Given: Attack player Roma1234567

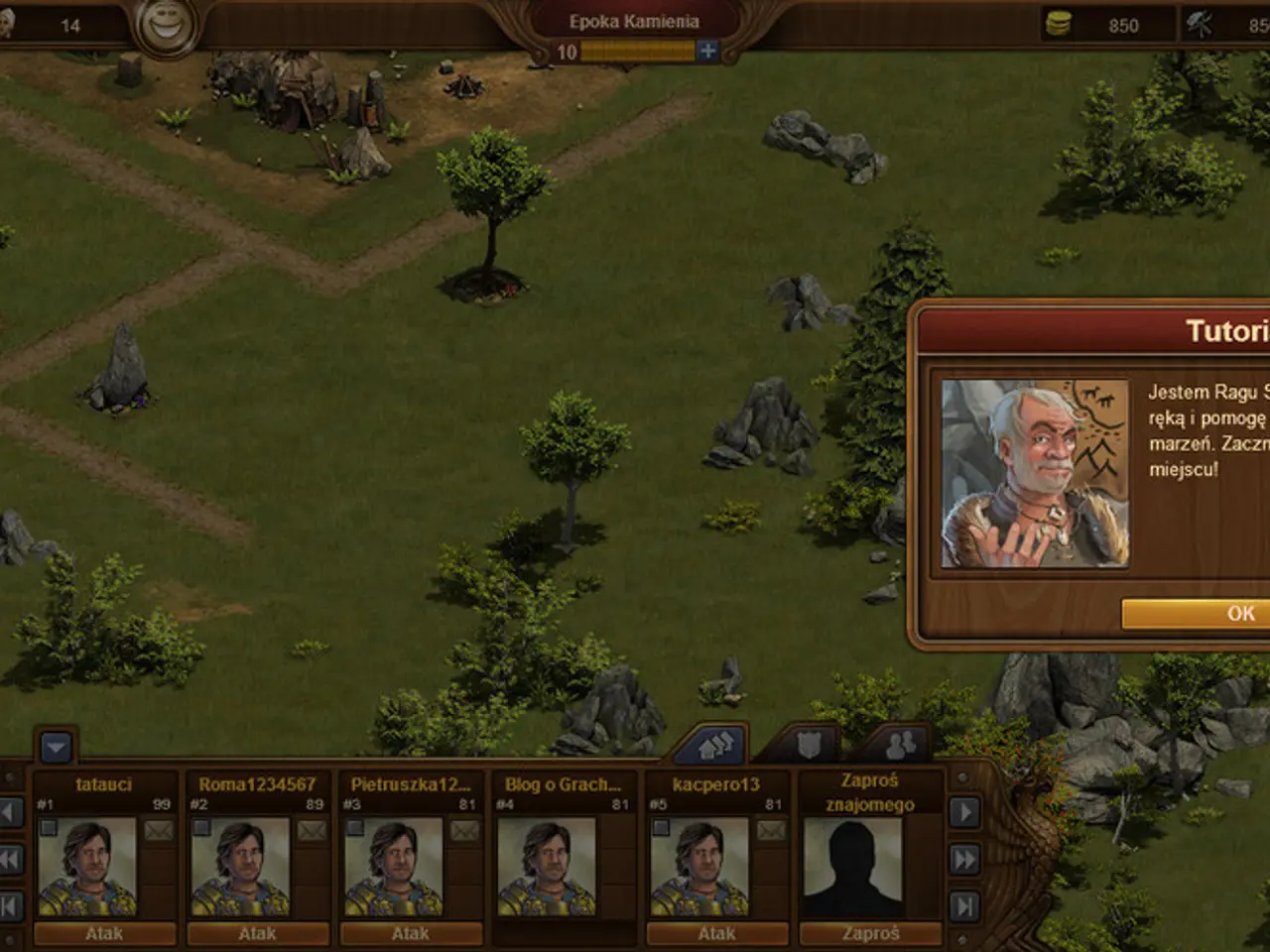Looking at the screenshot, I should (x=258, y=933).
